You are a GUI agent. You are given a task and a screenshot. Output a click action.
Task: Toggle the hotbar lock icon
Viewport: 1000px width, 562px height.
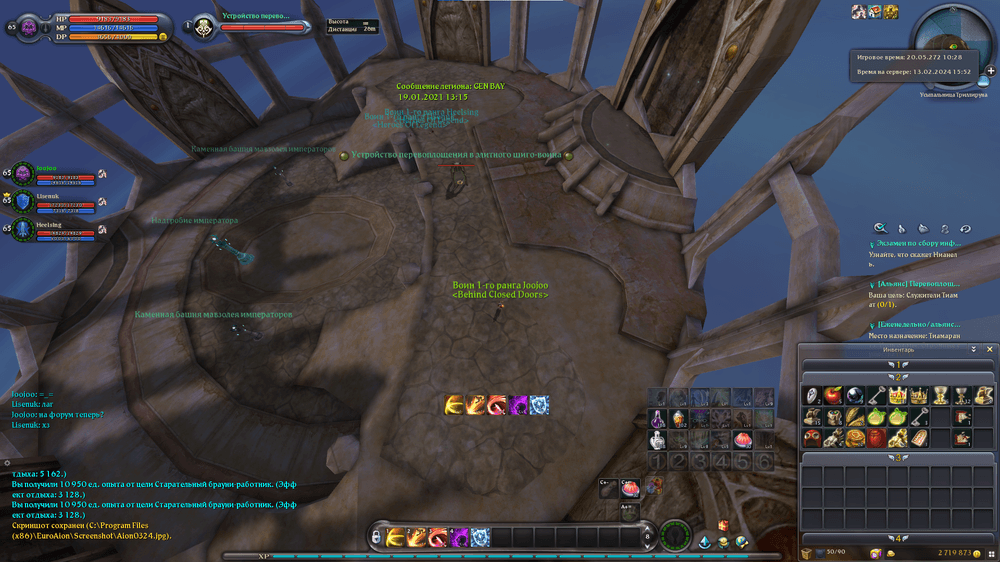click(375, 538)
